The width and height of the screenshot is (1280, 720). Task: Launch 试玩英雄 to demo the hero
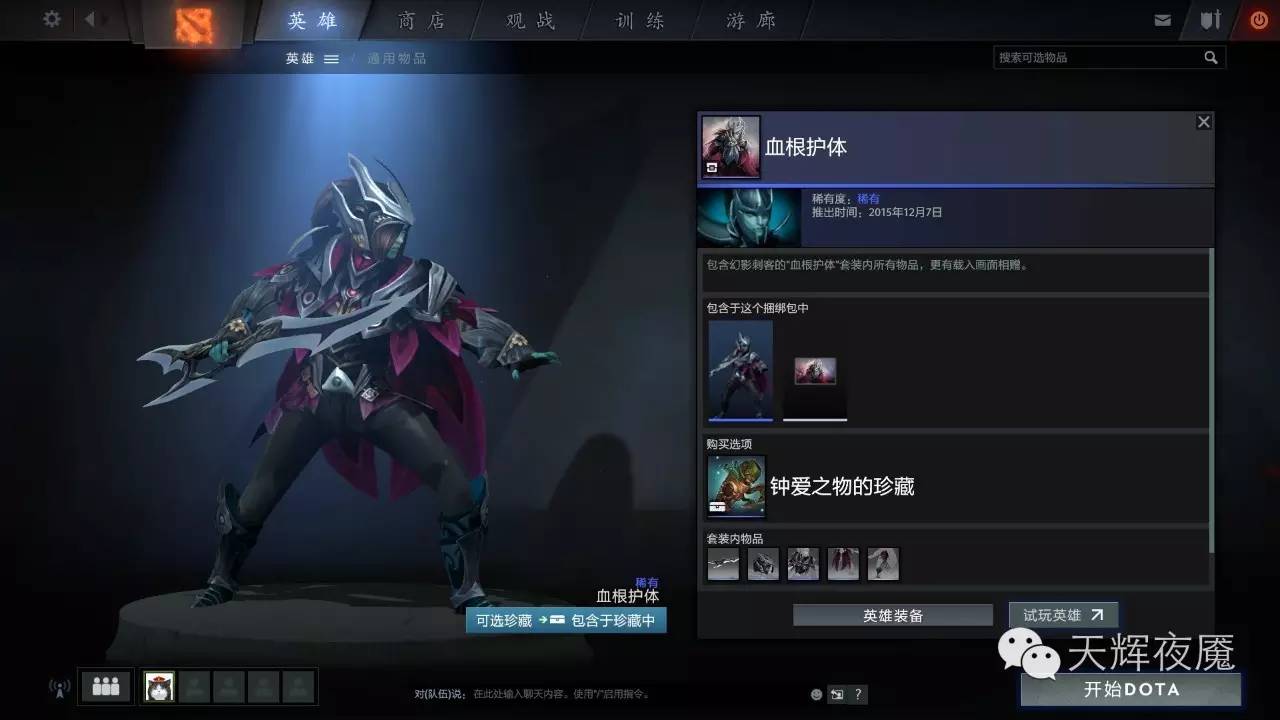click(1062, 615)
